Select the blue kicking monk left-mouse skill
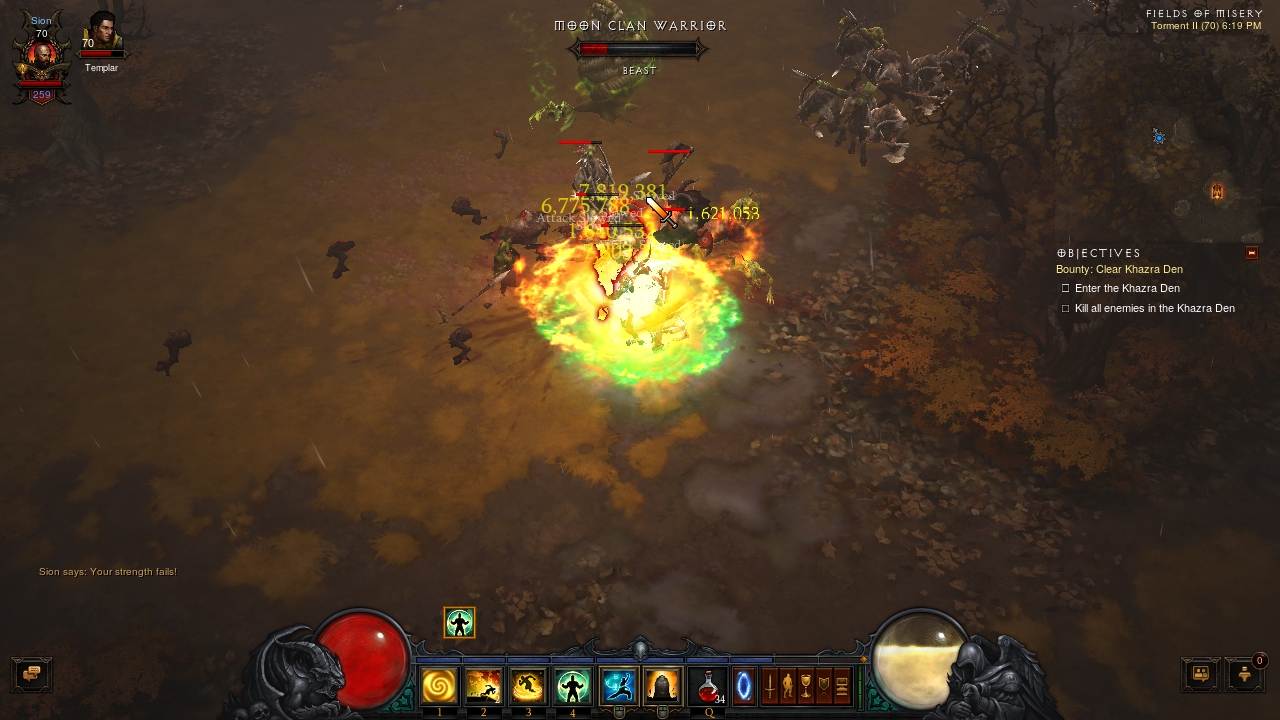The image size is (1280, 720). 619,686
